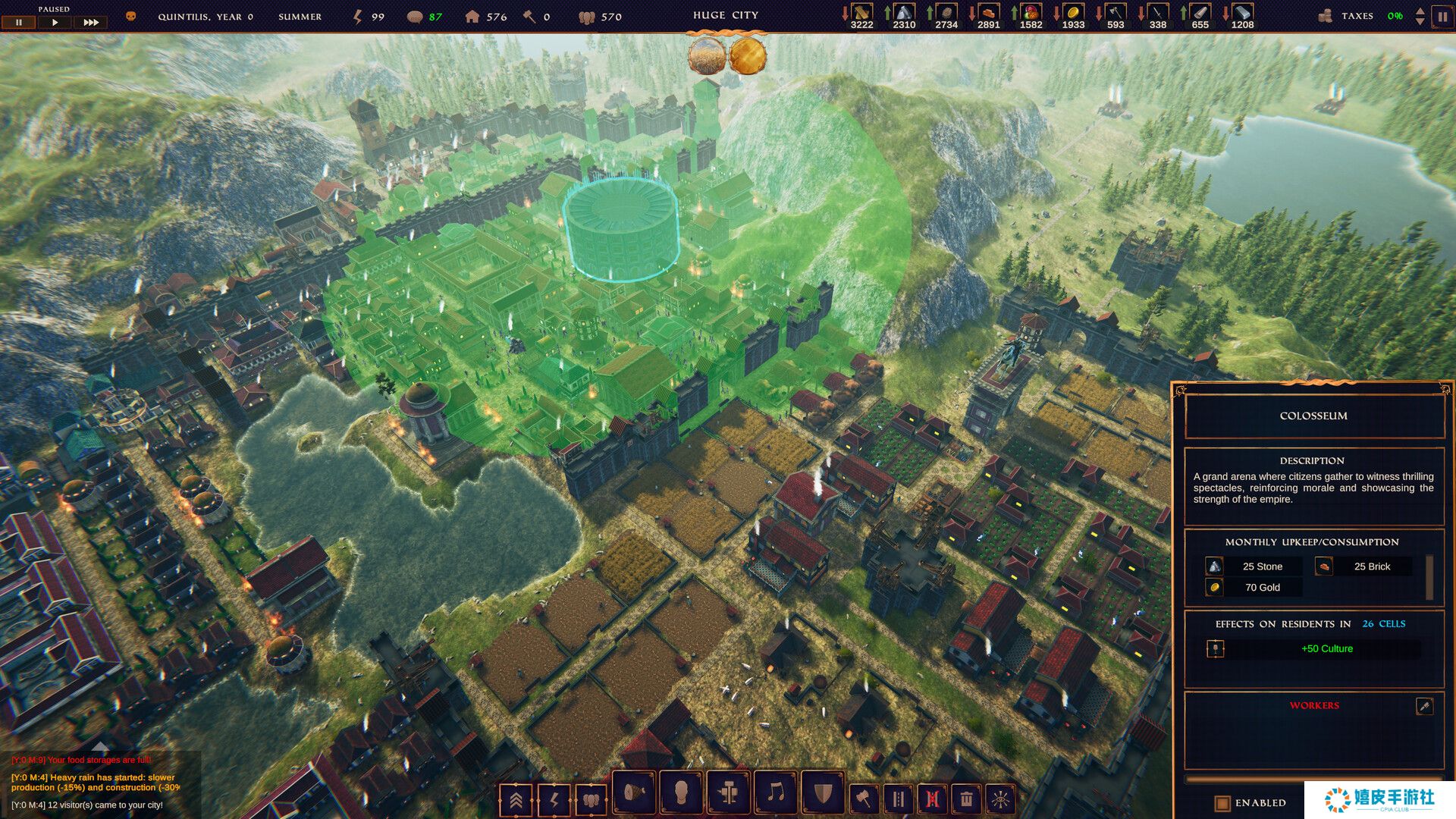The image size is (1456, 819).
Task: Lower the tax rate with the down arrow
Action: tap(1420, 21)
